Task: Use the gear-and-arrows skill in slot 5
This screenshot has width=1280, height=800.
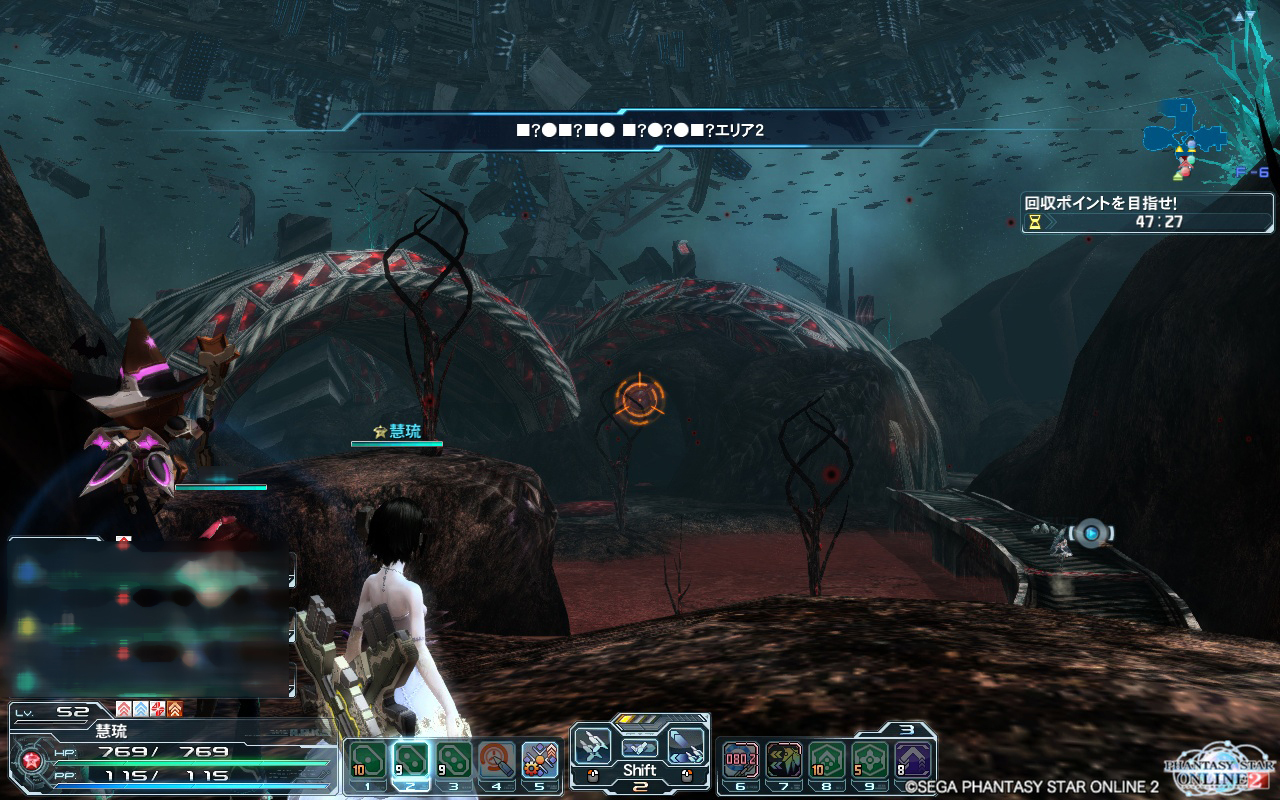Action: (540, 760)
